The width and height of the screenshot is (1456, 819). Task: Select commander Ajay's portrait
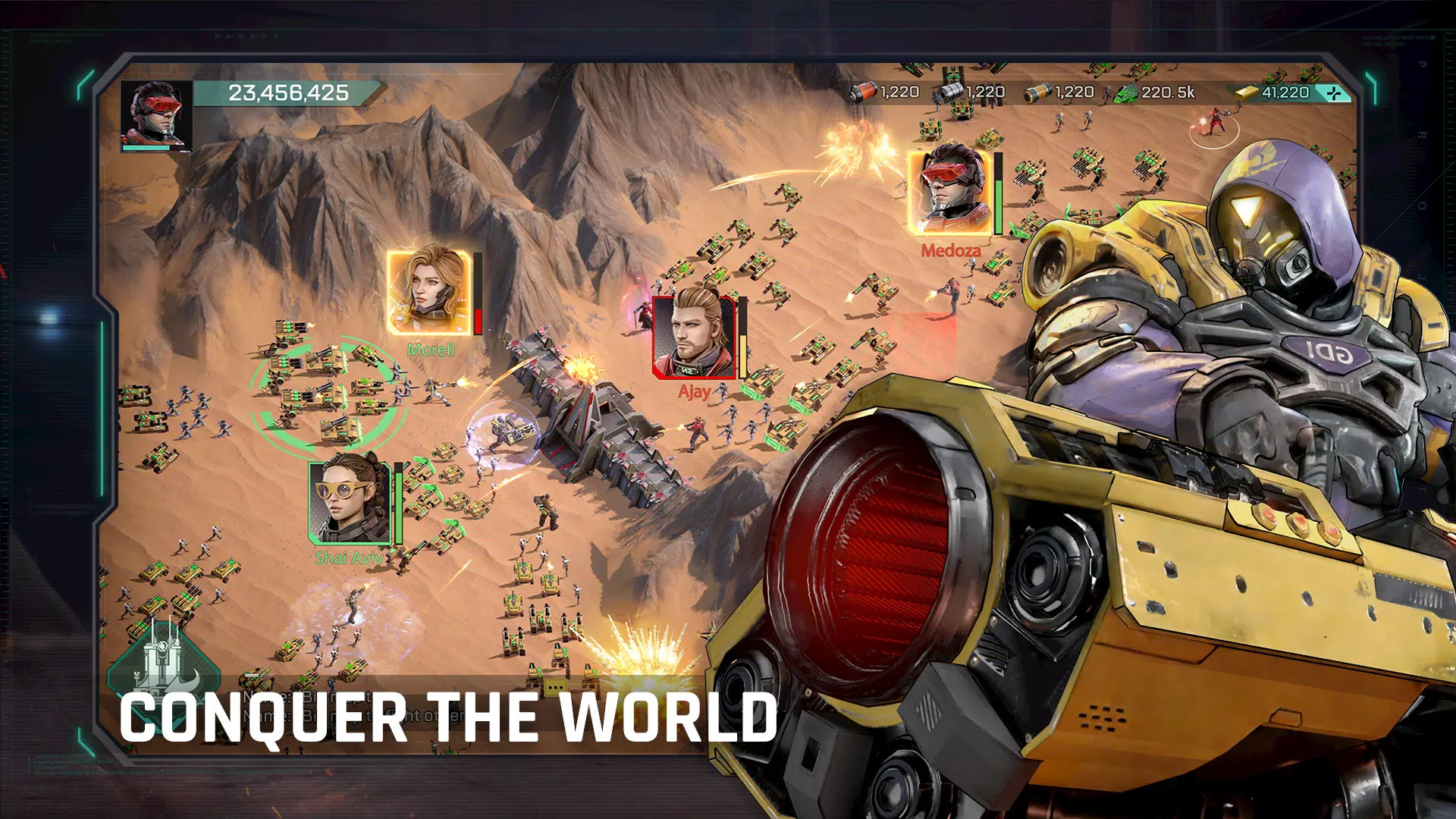tap(693, 337)
